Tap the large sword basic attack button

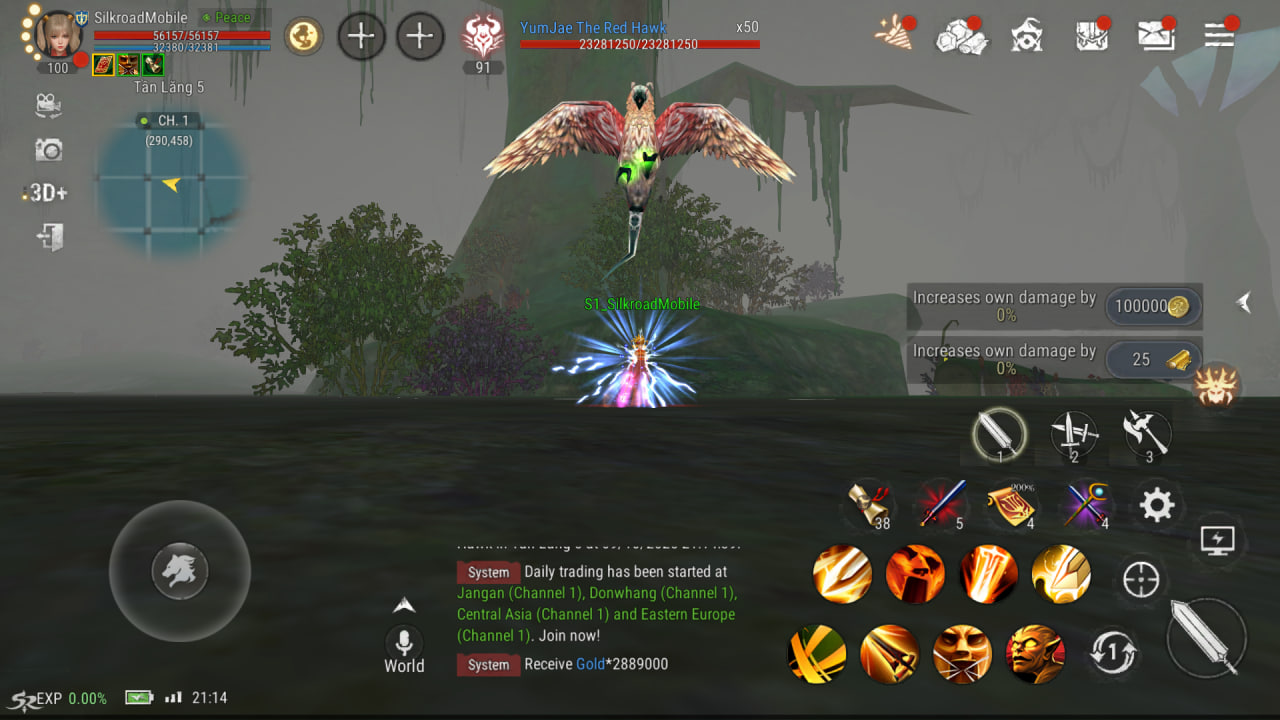pos(1206,638)
